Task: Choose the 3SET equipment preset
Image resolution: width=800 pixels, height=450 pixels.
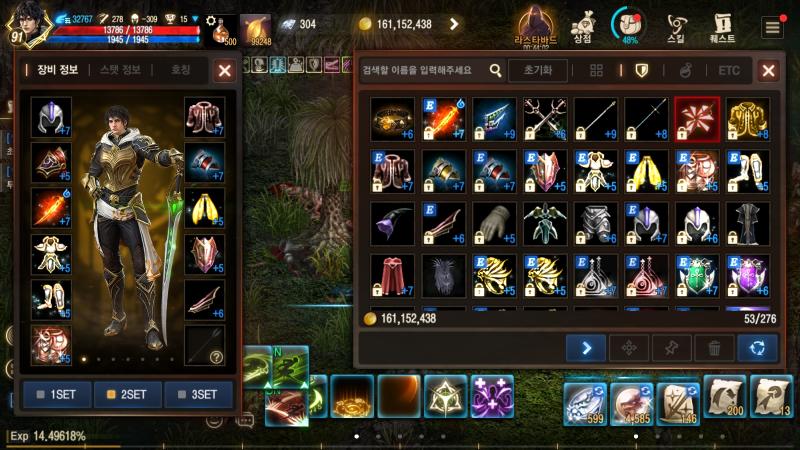Action: 197,394
